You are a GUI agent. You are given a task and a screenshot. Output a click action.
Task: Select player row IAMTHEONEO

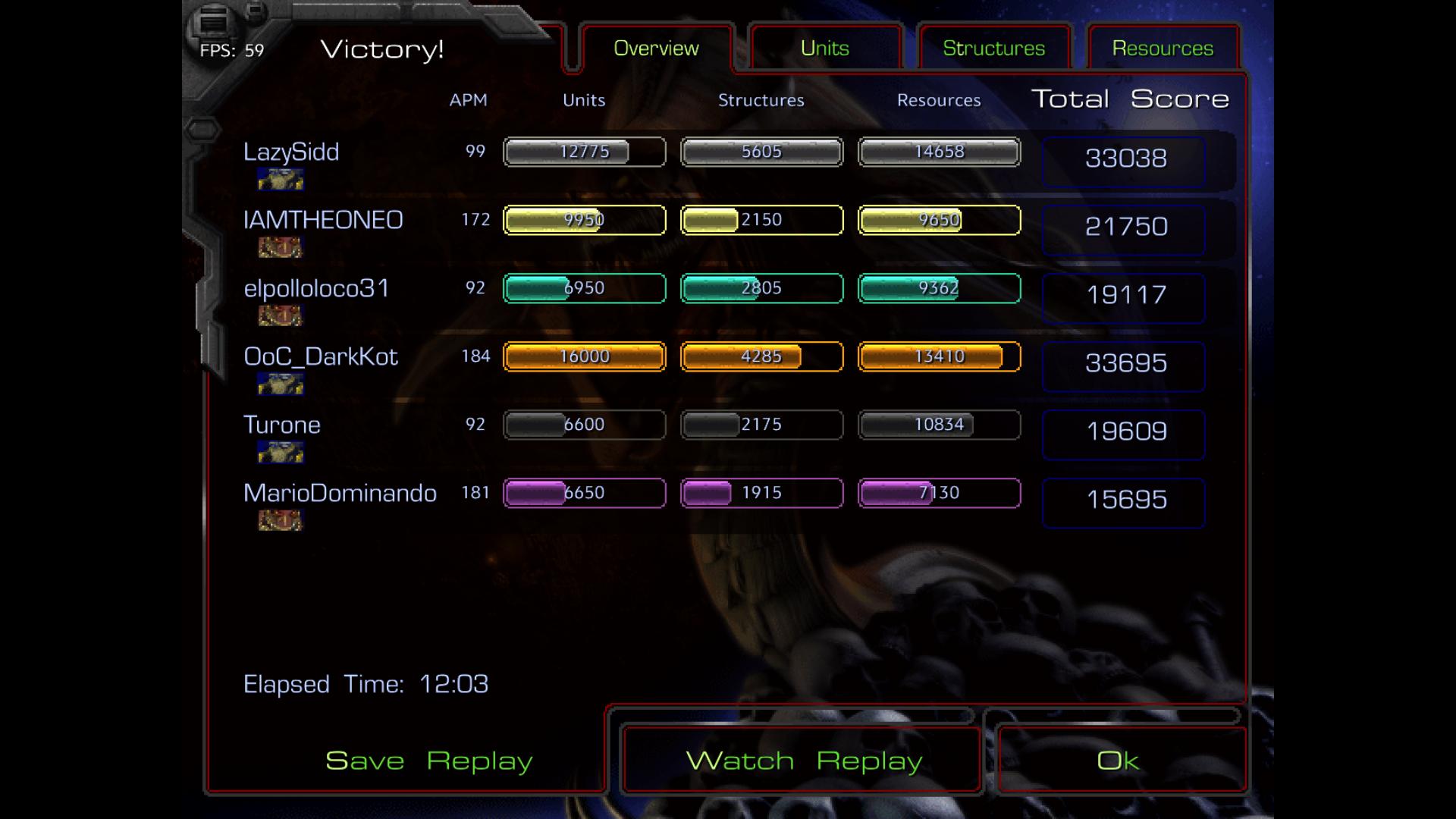[323, 220]
